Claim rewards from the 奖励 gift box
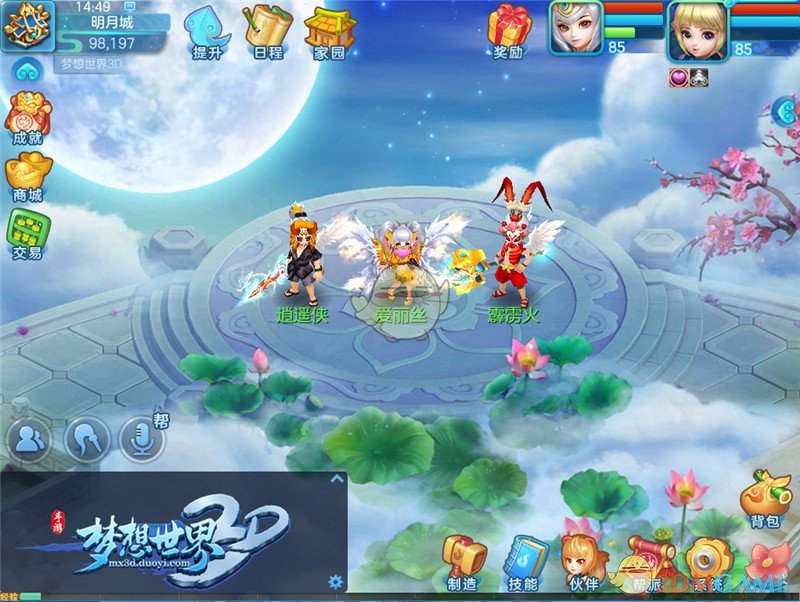 [x=509, y=31]
